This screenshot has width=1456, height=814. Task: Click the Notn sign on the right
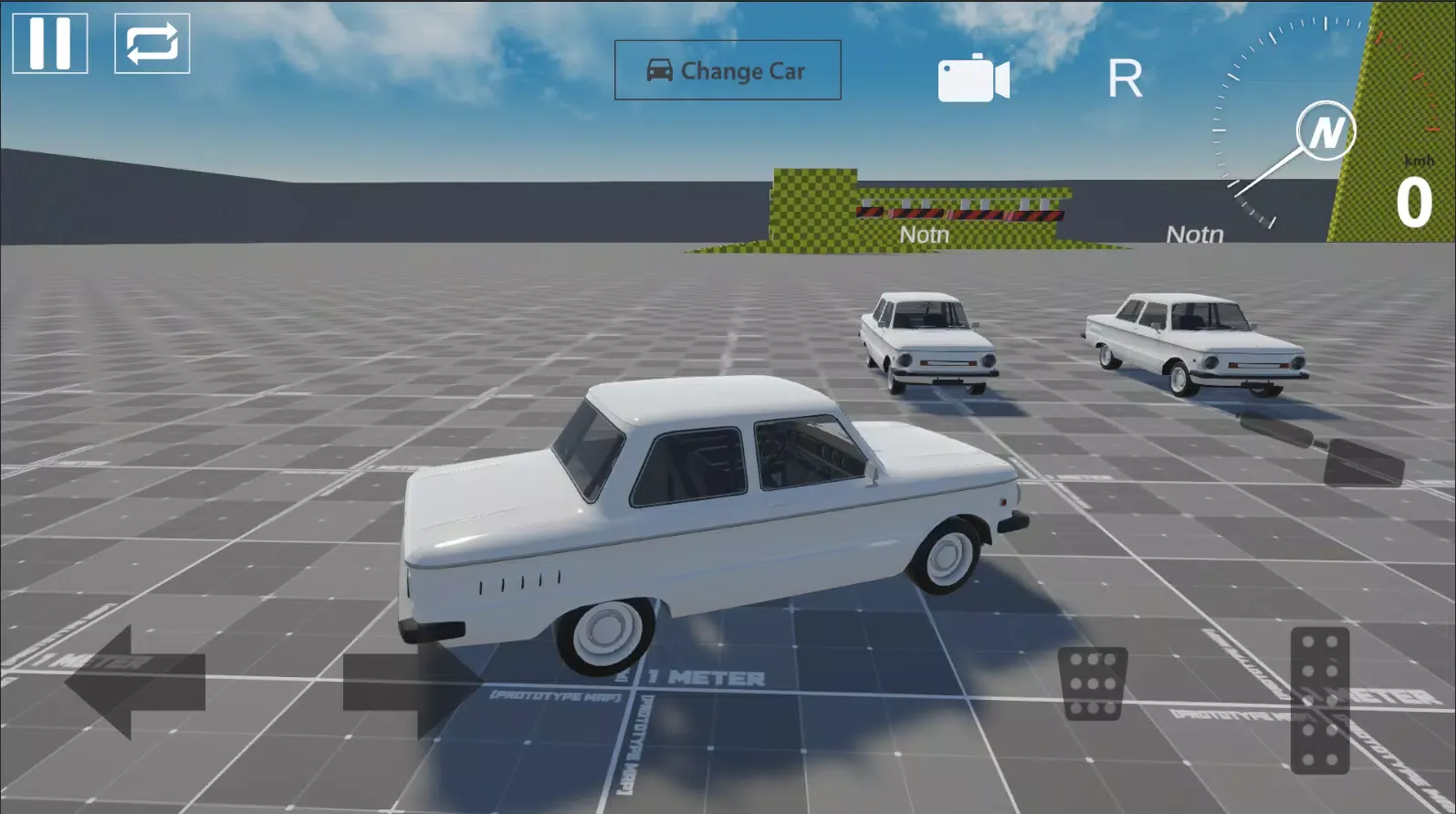1194,233
